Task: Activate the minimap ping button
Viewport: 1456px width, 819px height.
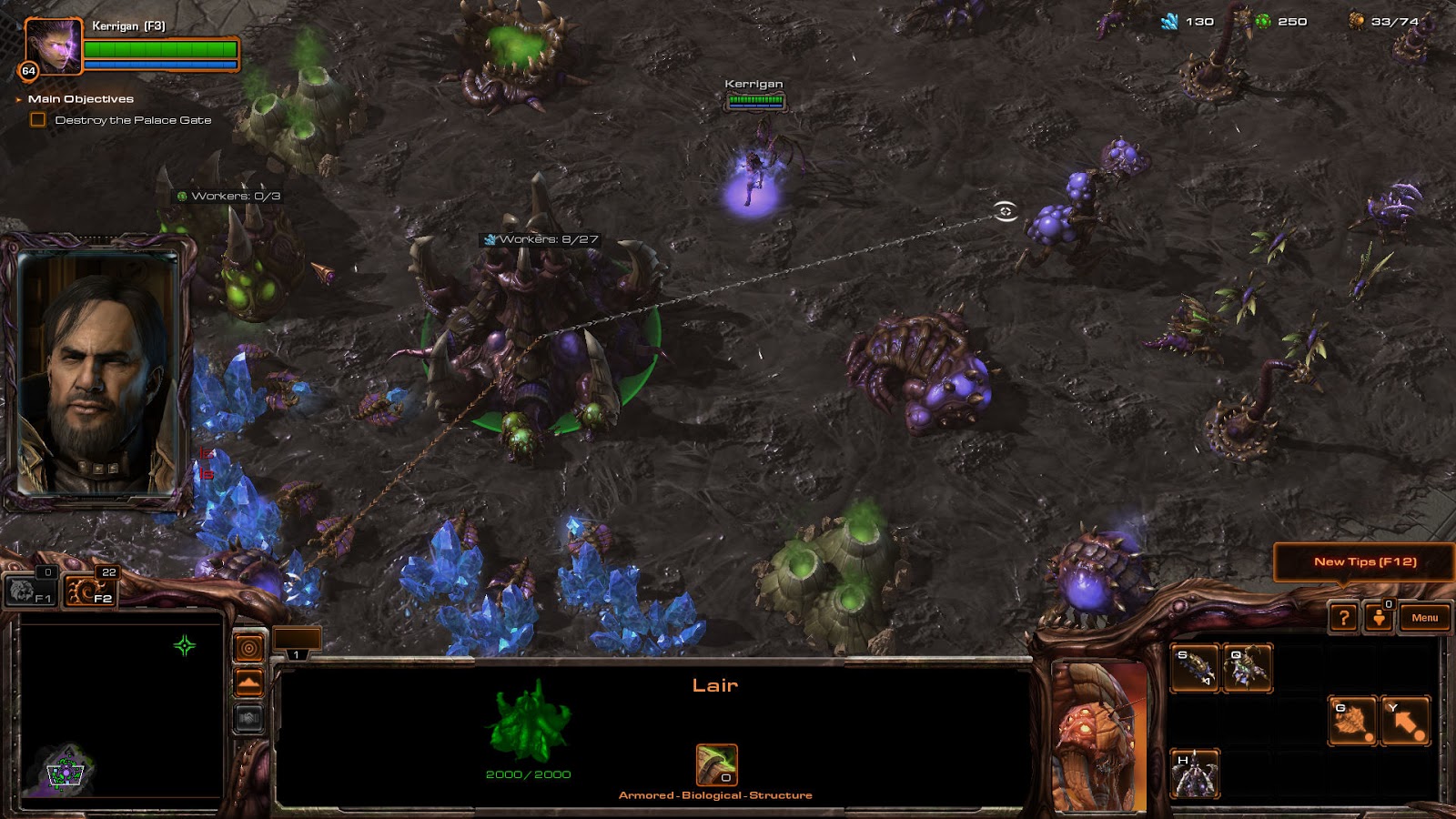Action: 248,648
